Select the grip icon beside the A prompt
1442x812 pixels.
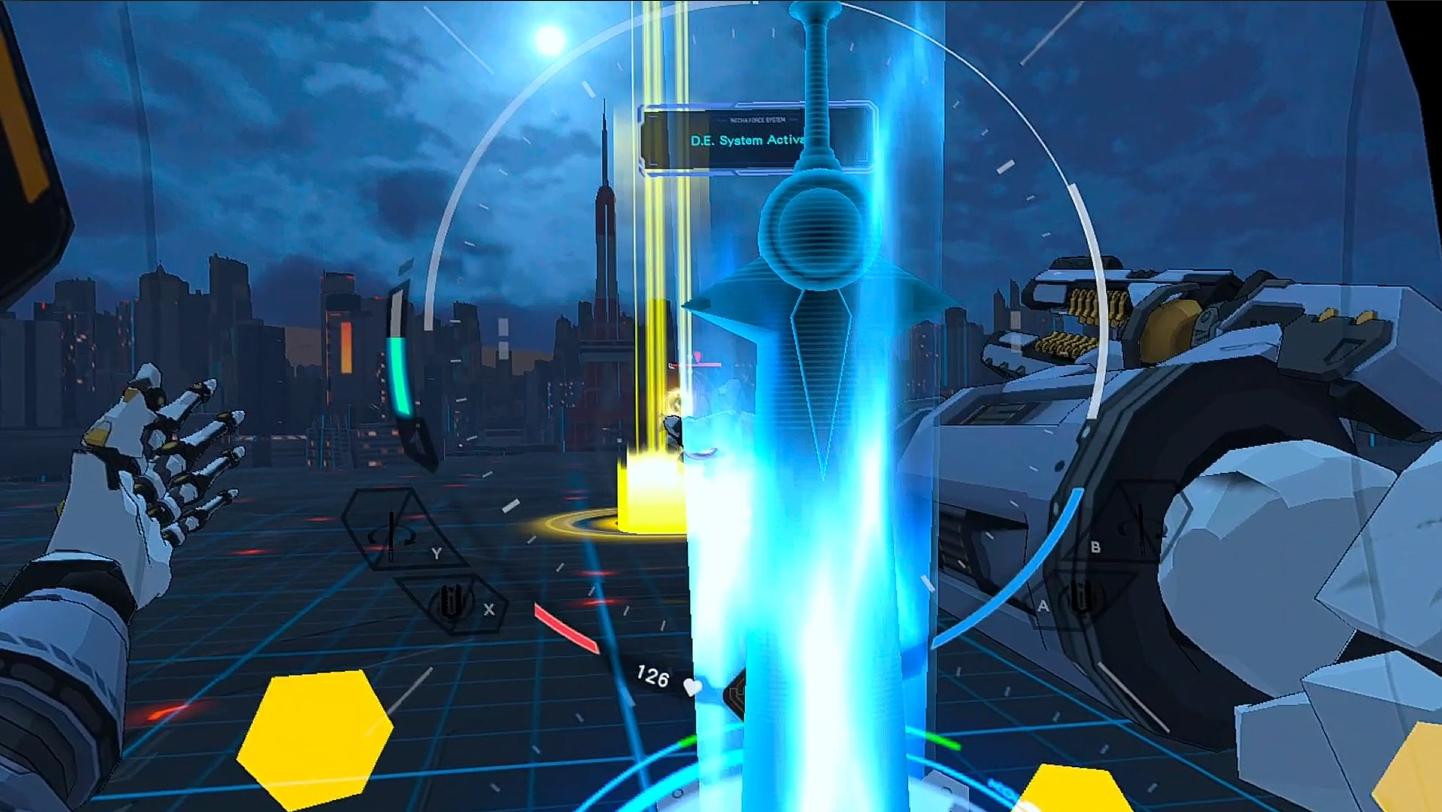1082,598
